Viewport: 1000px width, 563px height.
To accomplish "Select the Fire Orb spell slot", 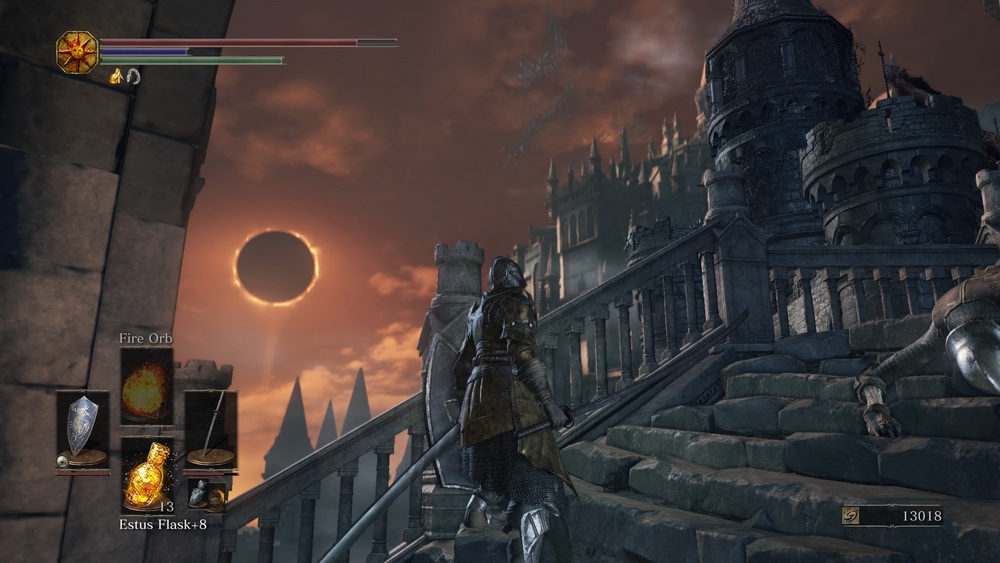I will 147,387.
